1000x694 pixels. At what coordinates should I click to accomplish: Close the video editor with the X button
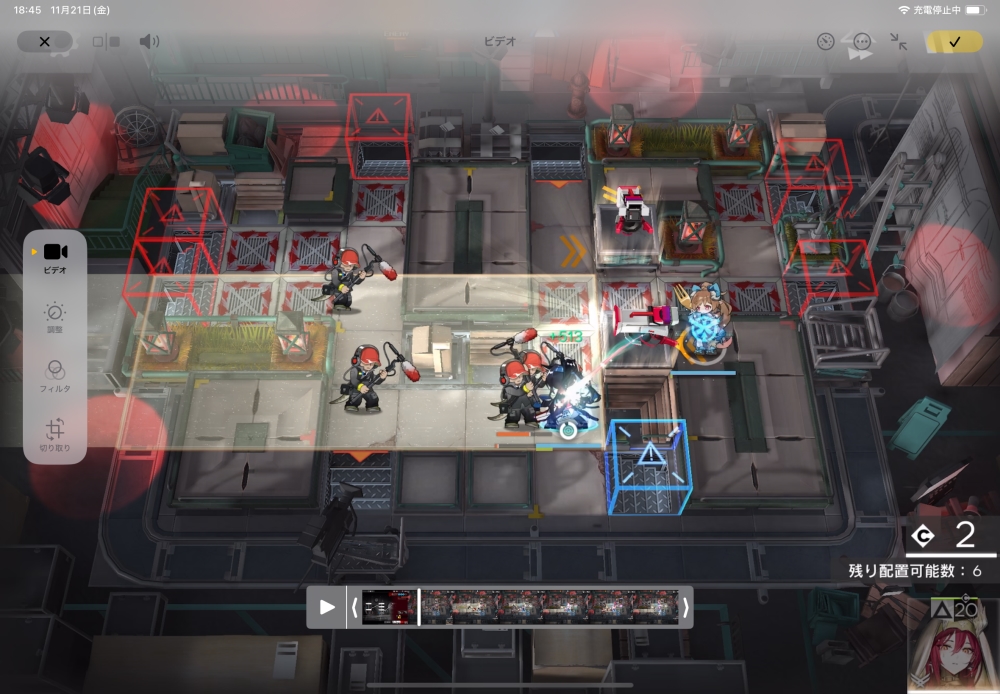click(x=44, y=42)
